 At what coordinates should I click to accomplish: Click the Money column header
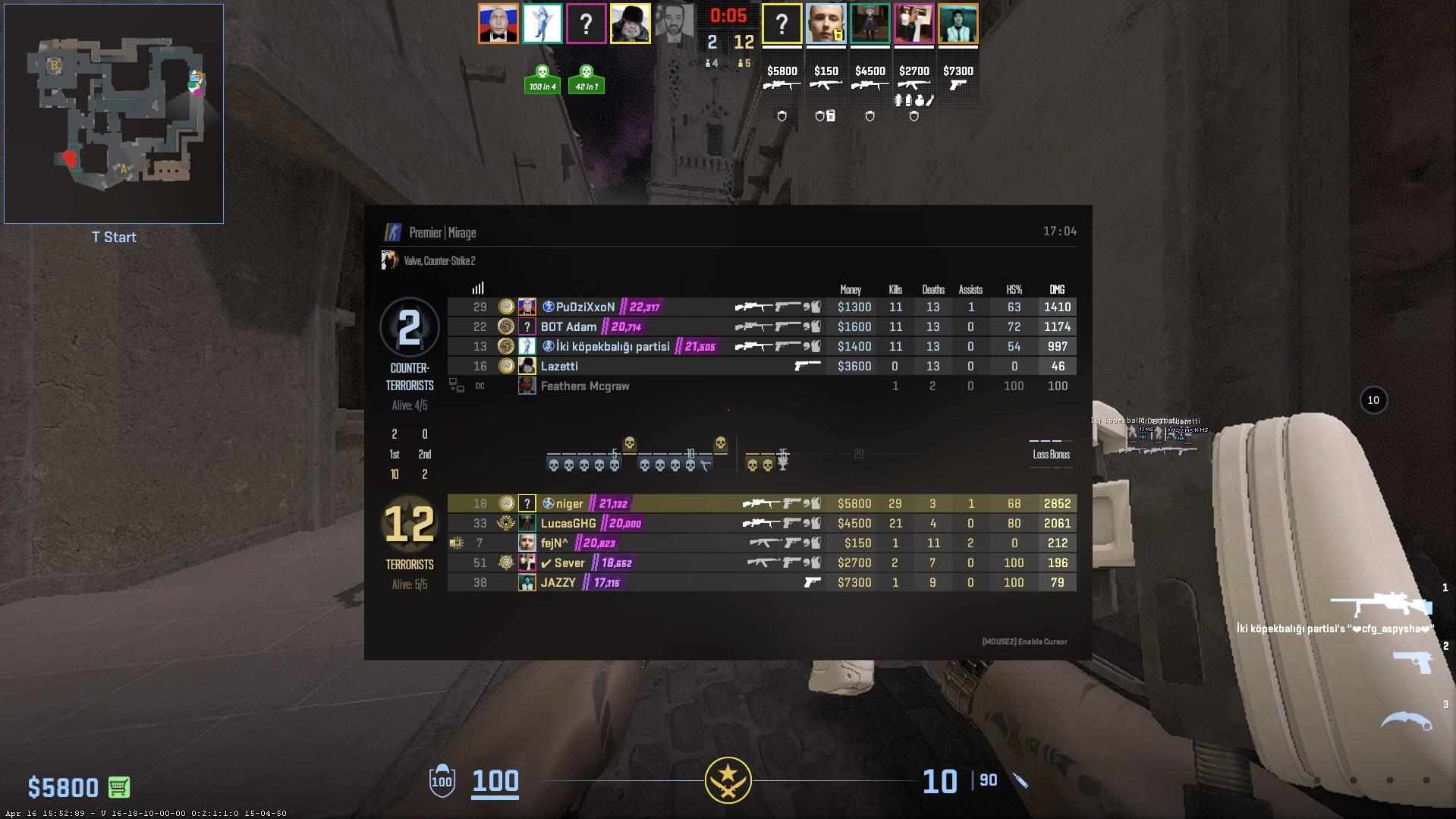point(851,290)
